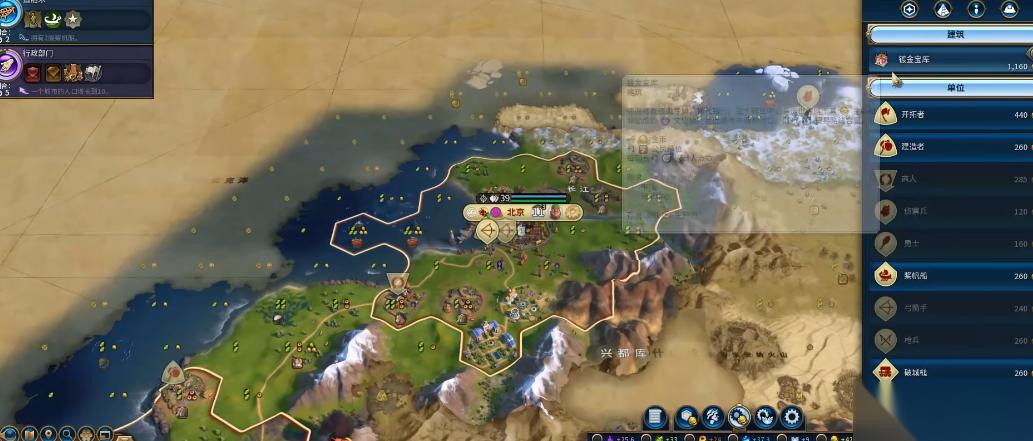
Task: Select the coins purchase-with-gold icon in the bottom bar
Action: point(740,418)
